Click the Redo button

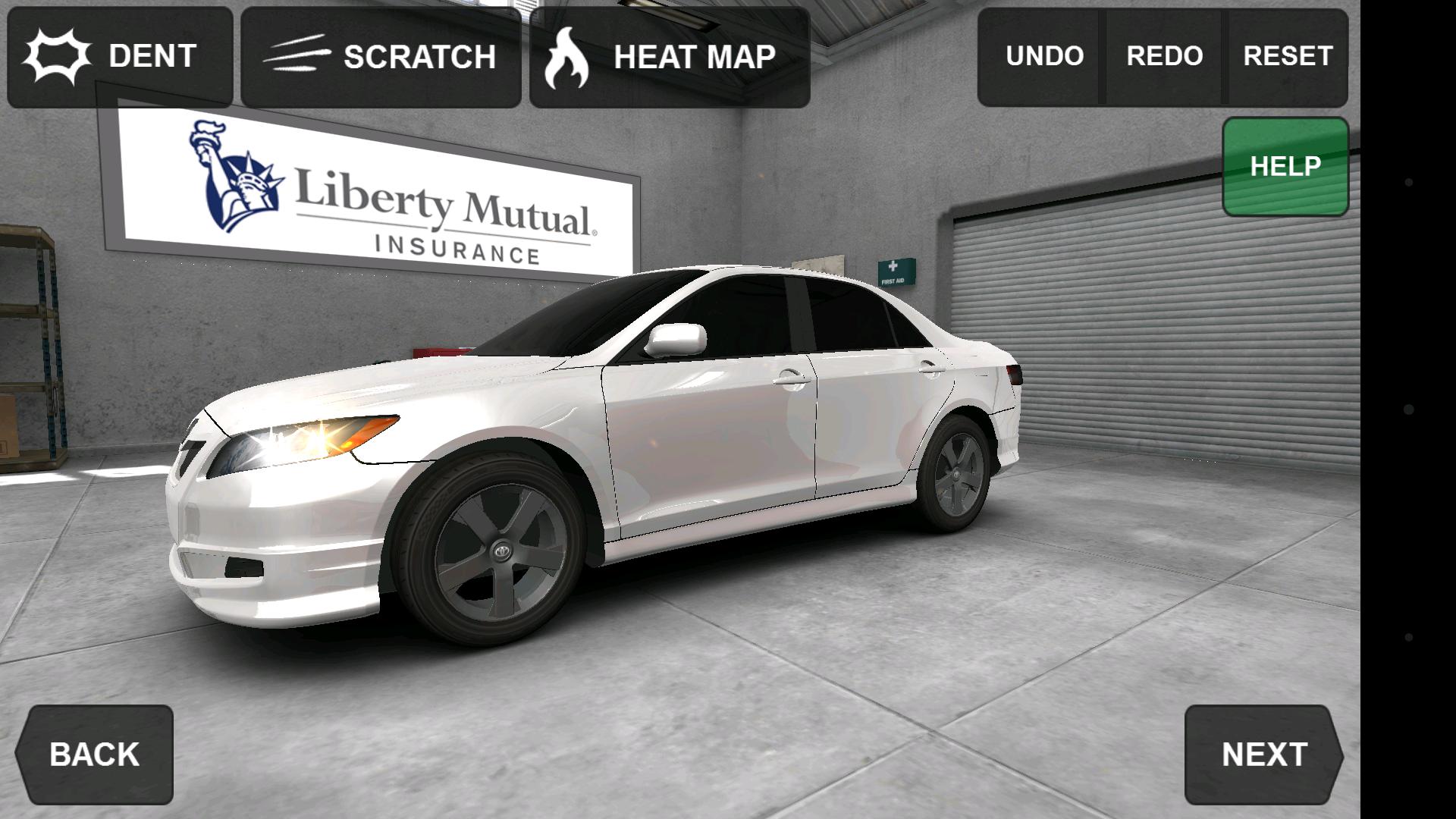tap(1164, 57)
